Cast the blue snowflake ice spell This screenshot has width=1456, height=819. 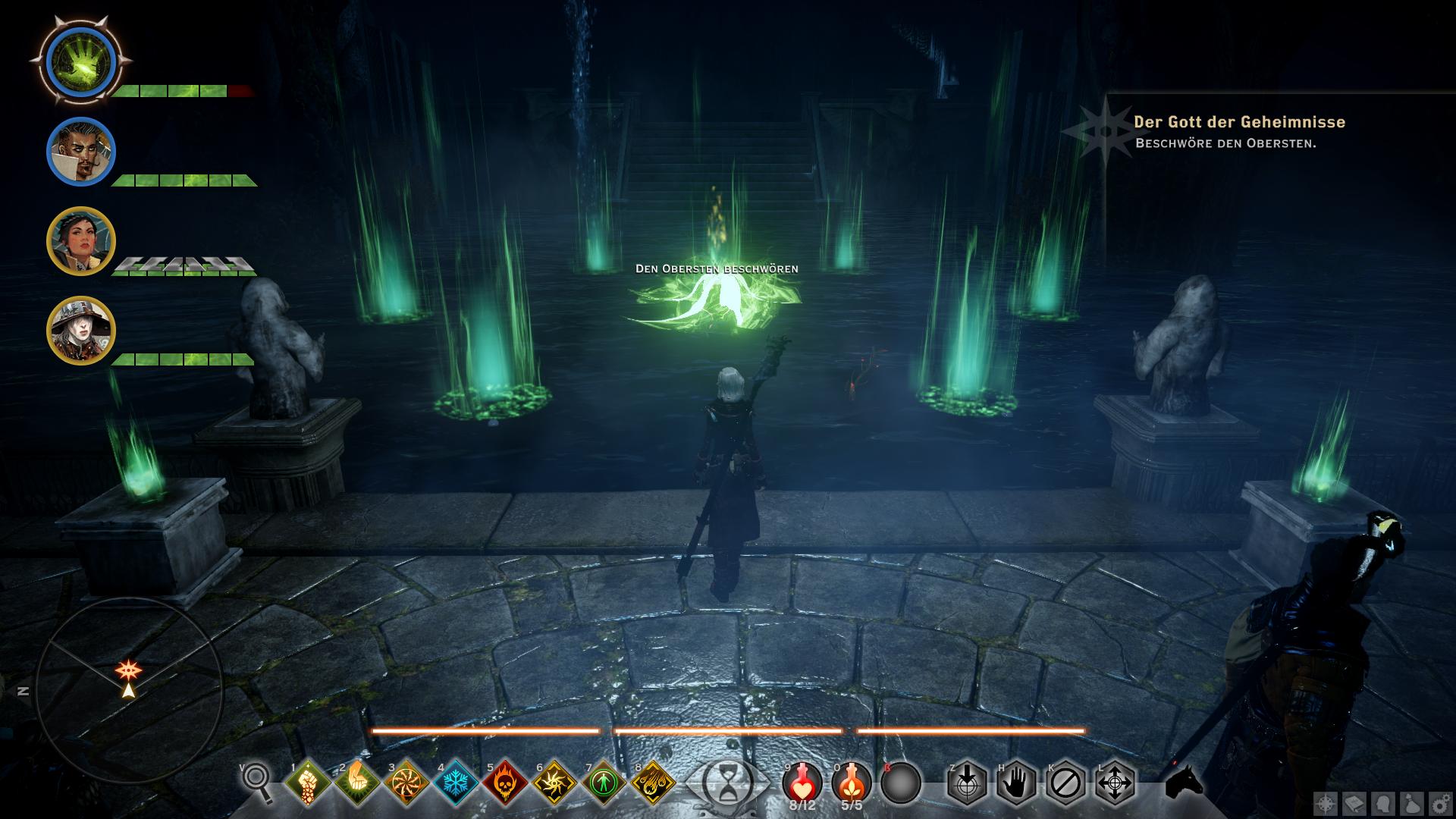[457, 783]
